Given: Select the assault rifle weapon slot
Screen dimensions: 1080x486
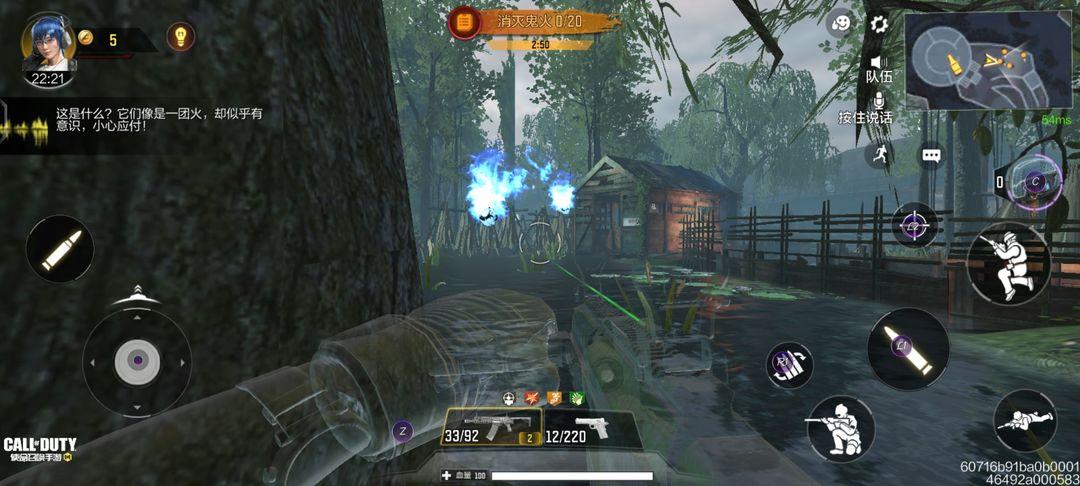Looking at the screenshot, I should coord(490,428).
